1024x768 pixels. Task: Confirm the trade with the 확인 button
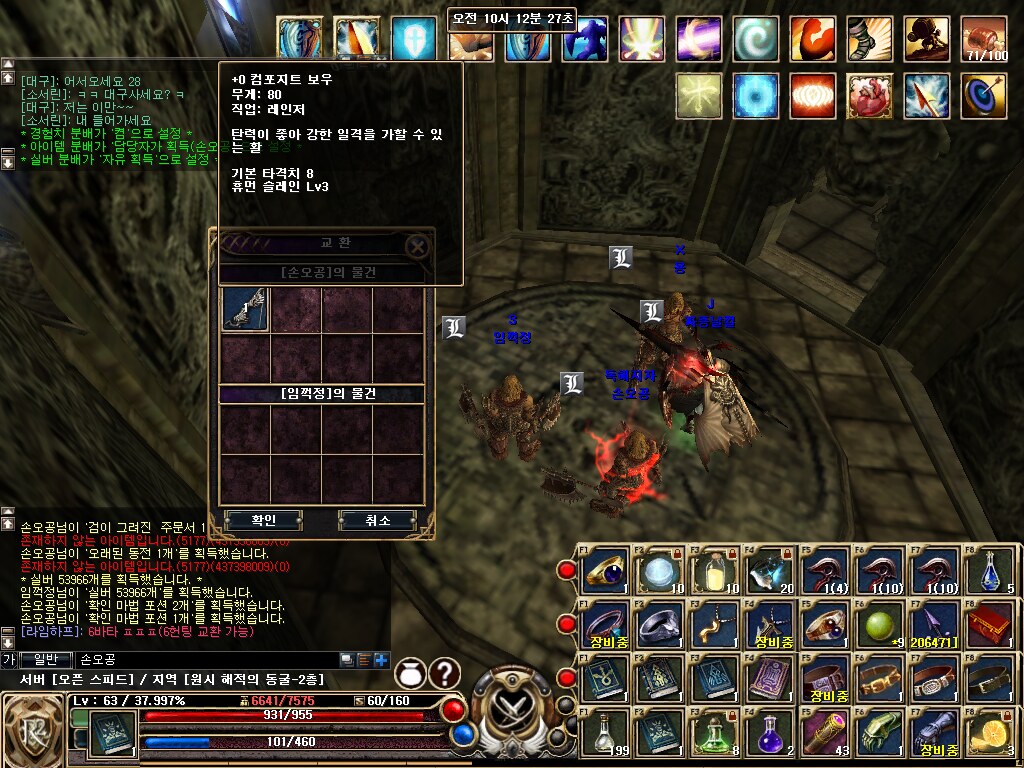pyautogui.click(x=264, y=520)
